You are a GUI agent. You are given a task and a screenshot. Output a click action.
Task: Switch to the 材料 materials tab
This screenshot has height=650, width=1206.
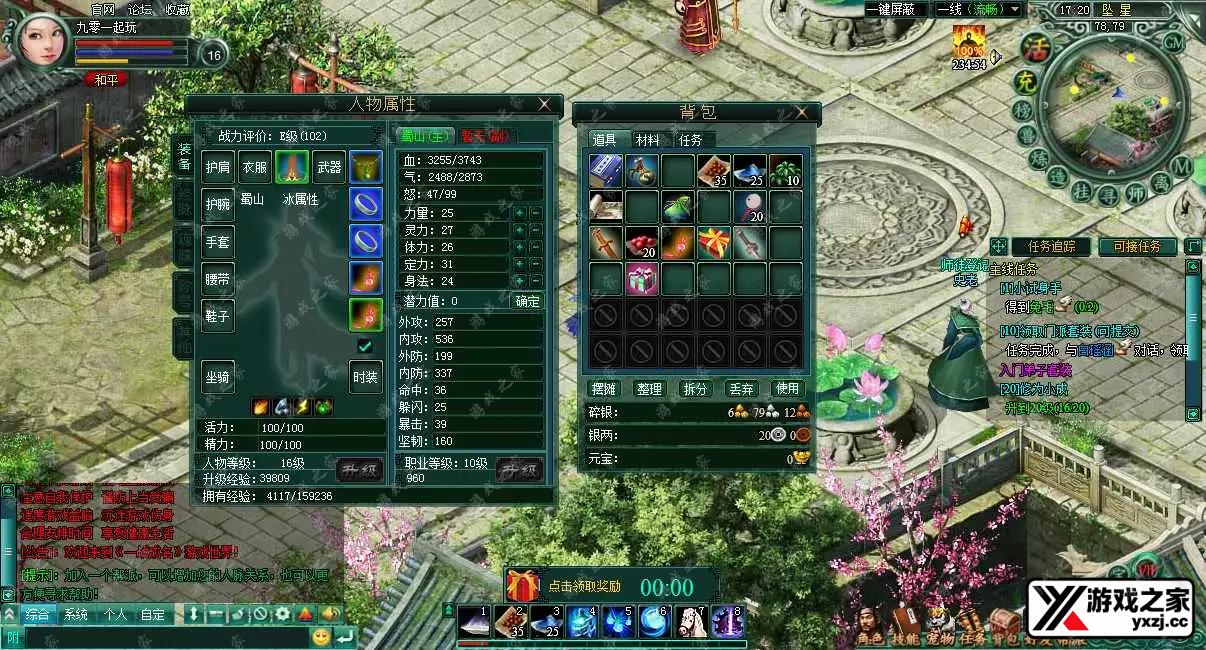coord(648,140)
